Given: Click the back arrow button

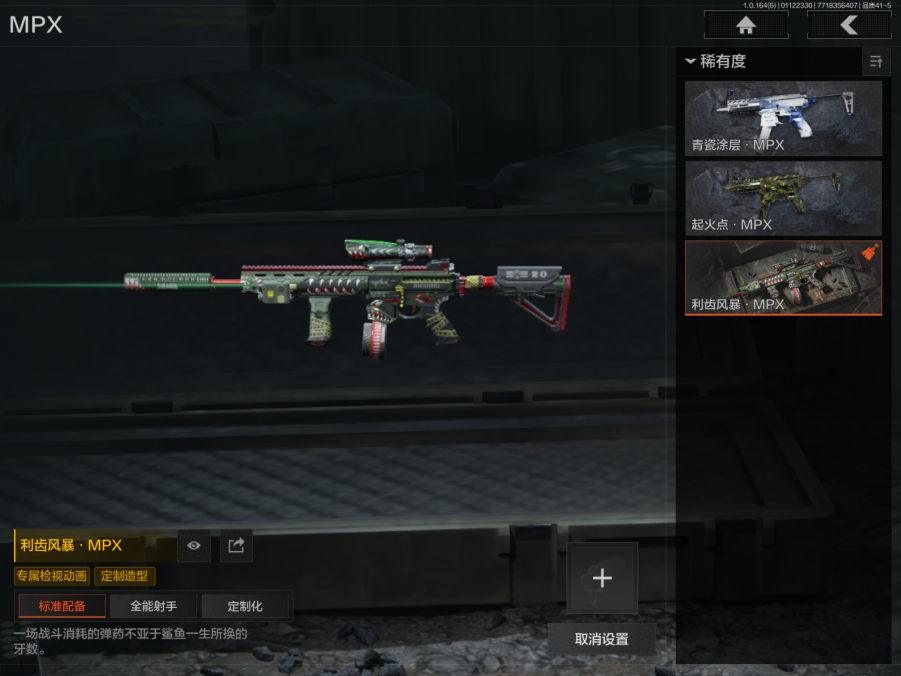Looking at the screenshot, I should pyautogui.click(x=849, y=25).
